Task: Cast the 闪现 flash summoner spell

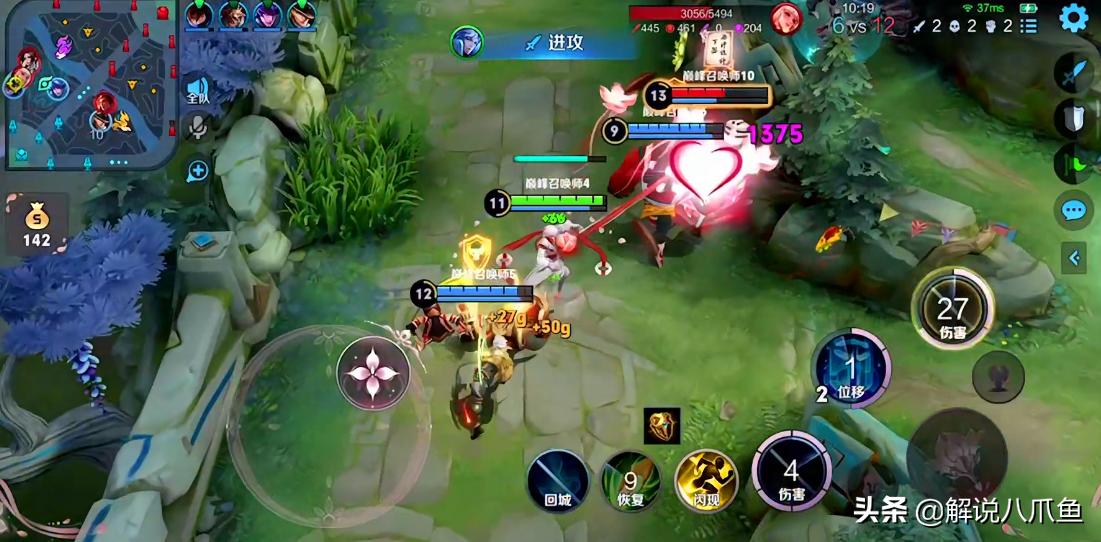Action: (x=705, y=479)
